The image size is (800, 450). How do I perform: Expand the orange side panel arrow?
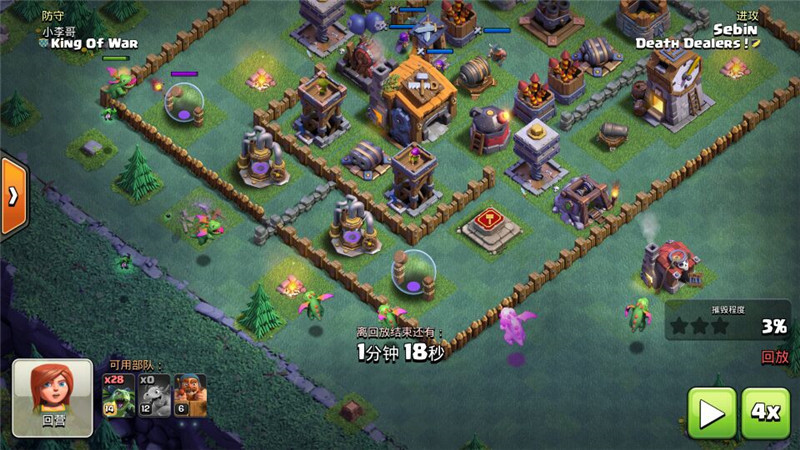(x=13, y=196)
